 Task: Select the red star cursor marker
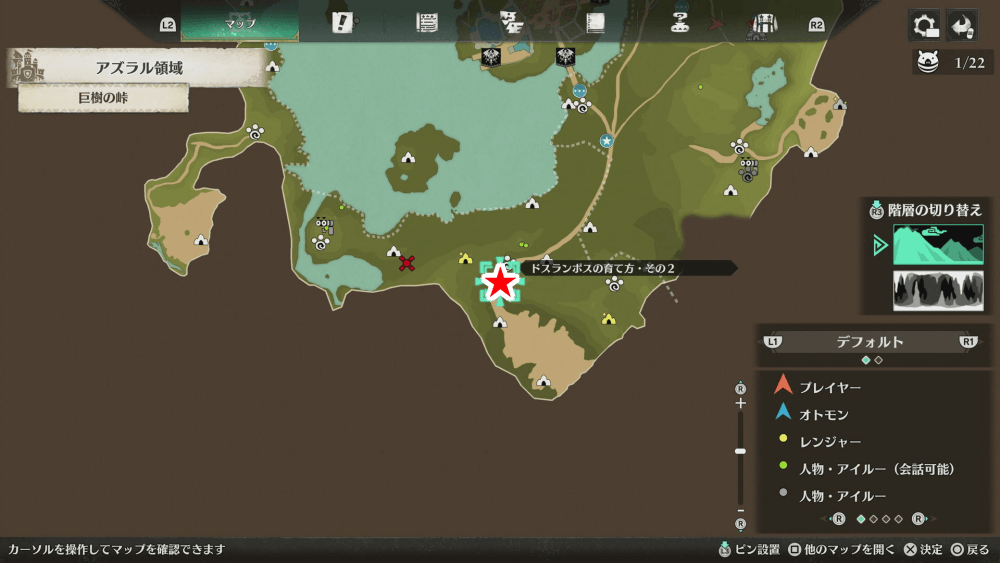(x=499, y=283)
